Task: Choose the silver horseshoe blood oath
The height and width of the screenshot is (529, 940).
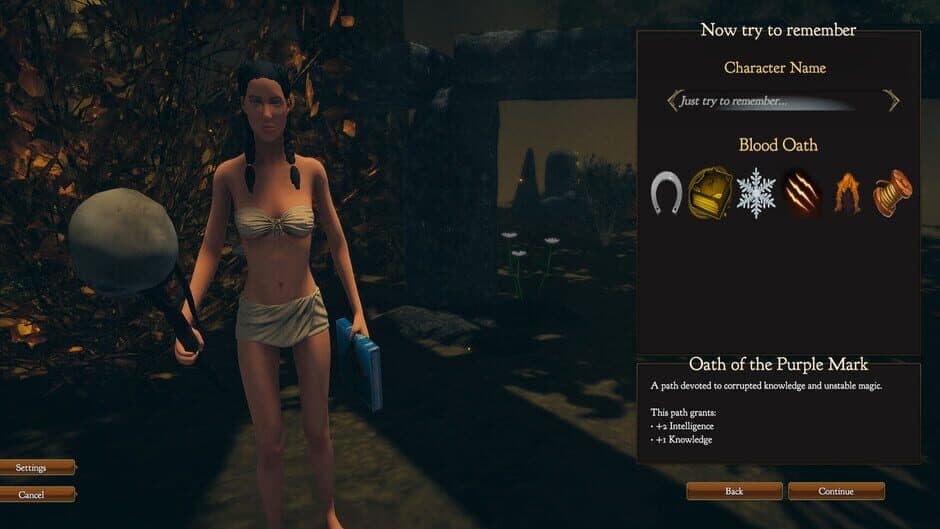Action: [x=666, y=192]
